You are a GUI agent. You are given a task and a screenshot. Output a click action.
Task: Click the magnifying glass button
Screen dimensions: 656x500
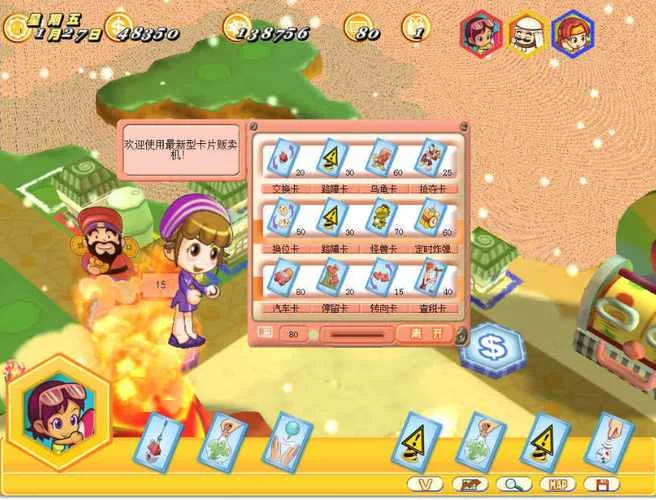(511, 484)
